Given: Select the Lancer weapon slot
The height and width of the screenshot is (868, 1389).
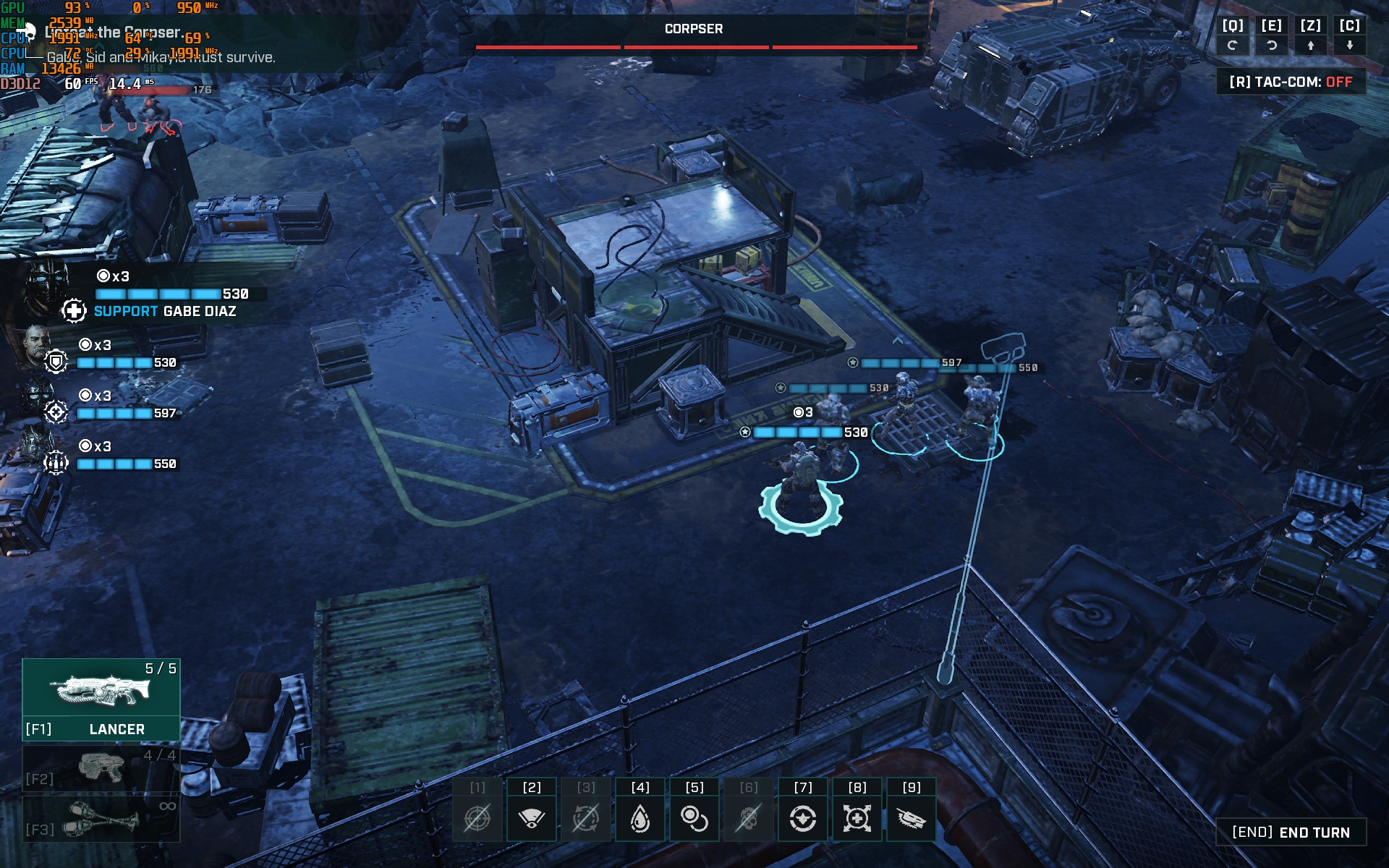Looking at the screenshot, I should pos(101,699).
